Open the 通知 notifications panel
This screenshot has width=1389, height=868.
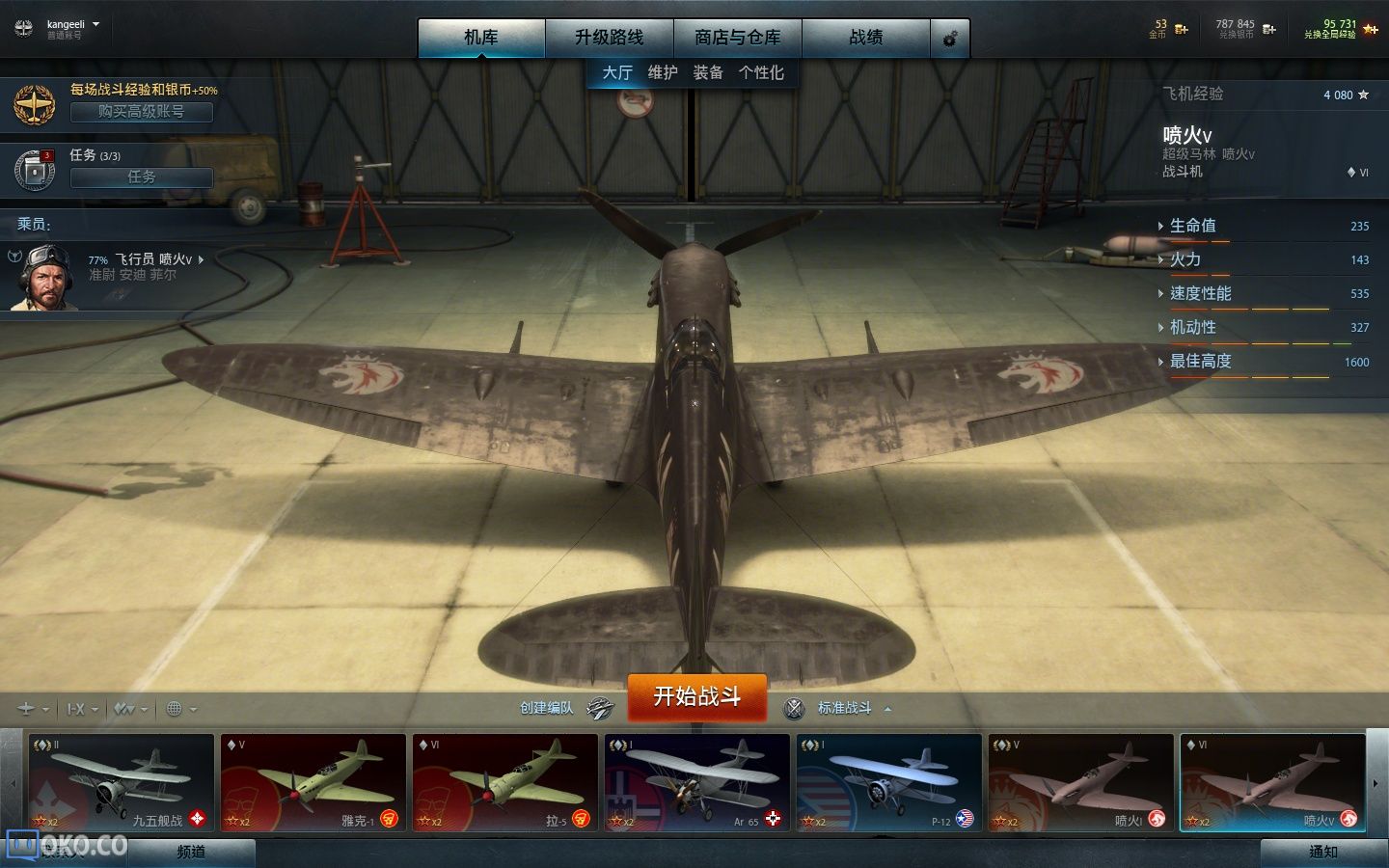coord(1322,852)
